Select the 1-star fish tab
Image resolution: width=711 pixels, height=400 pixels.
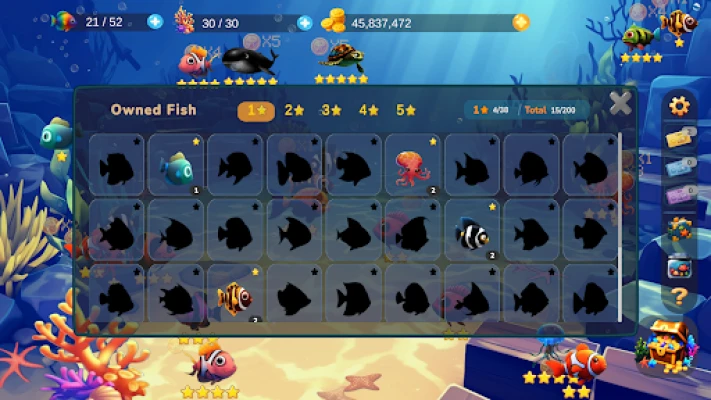point(256,110)
